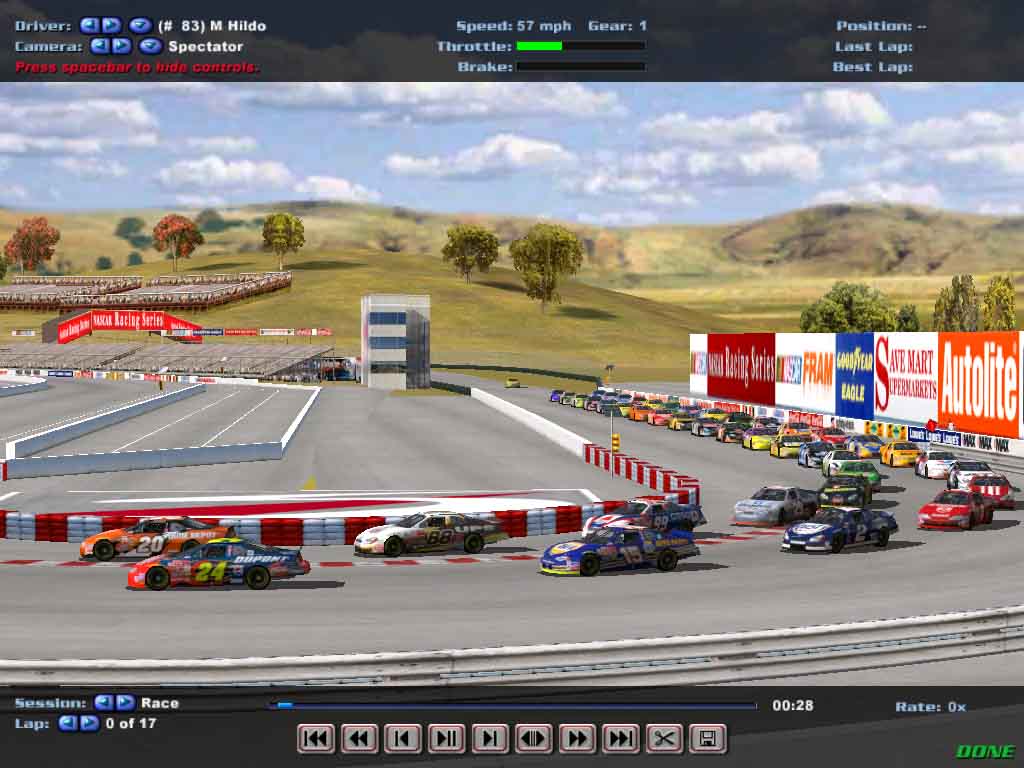Step back one frame
This screenshot has width=1024, height=768.
(403, 739)
